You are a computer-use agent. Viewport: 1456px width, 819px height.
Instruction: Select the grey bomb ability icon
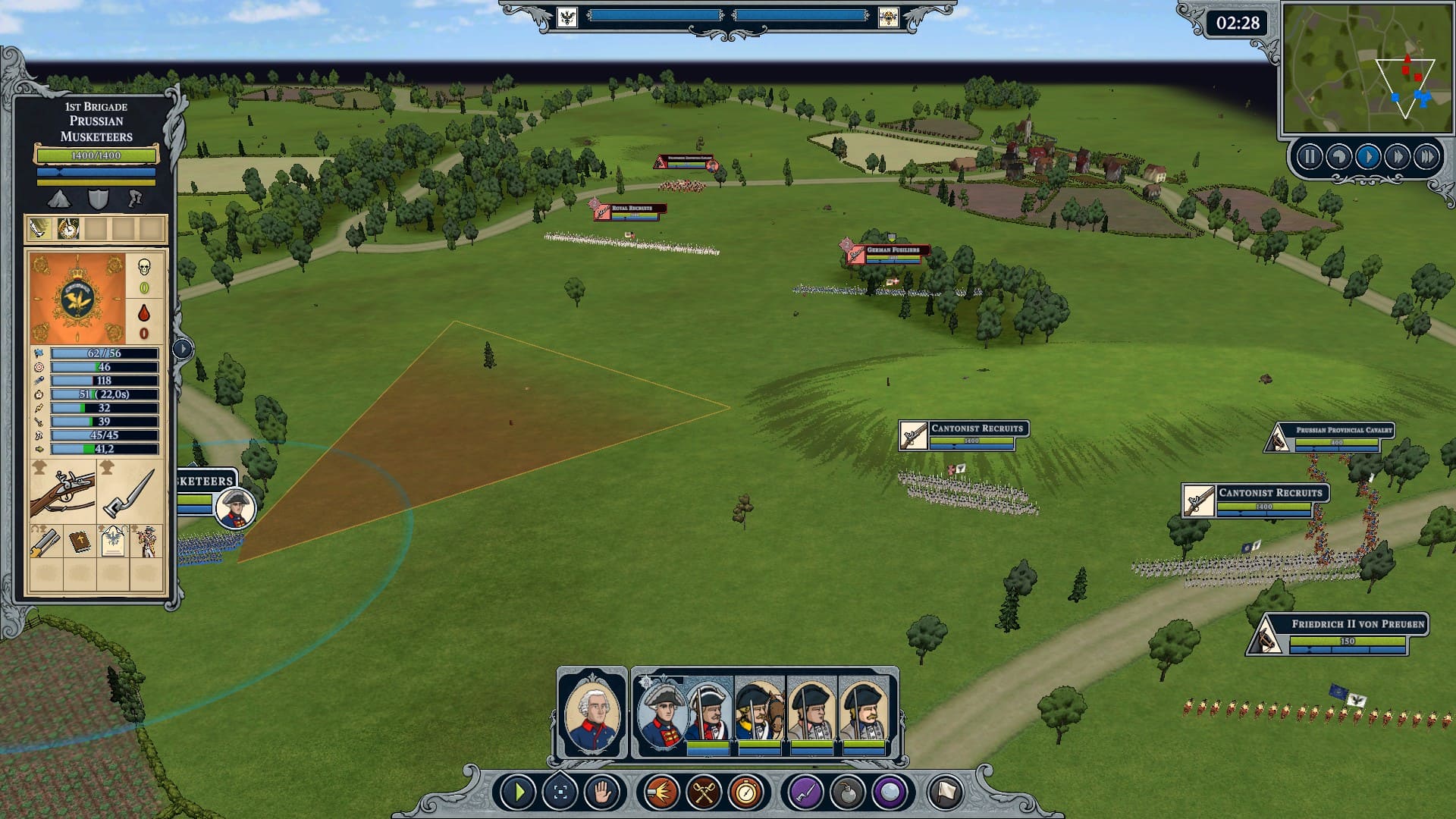(847, 793)
